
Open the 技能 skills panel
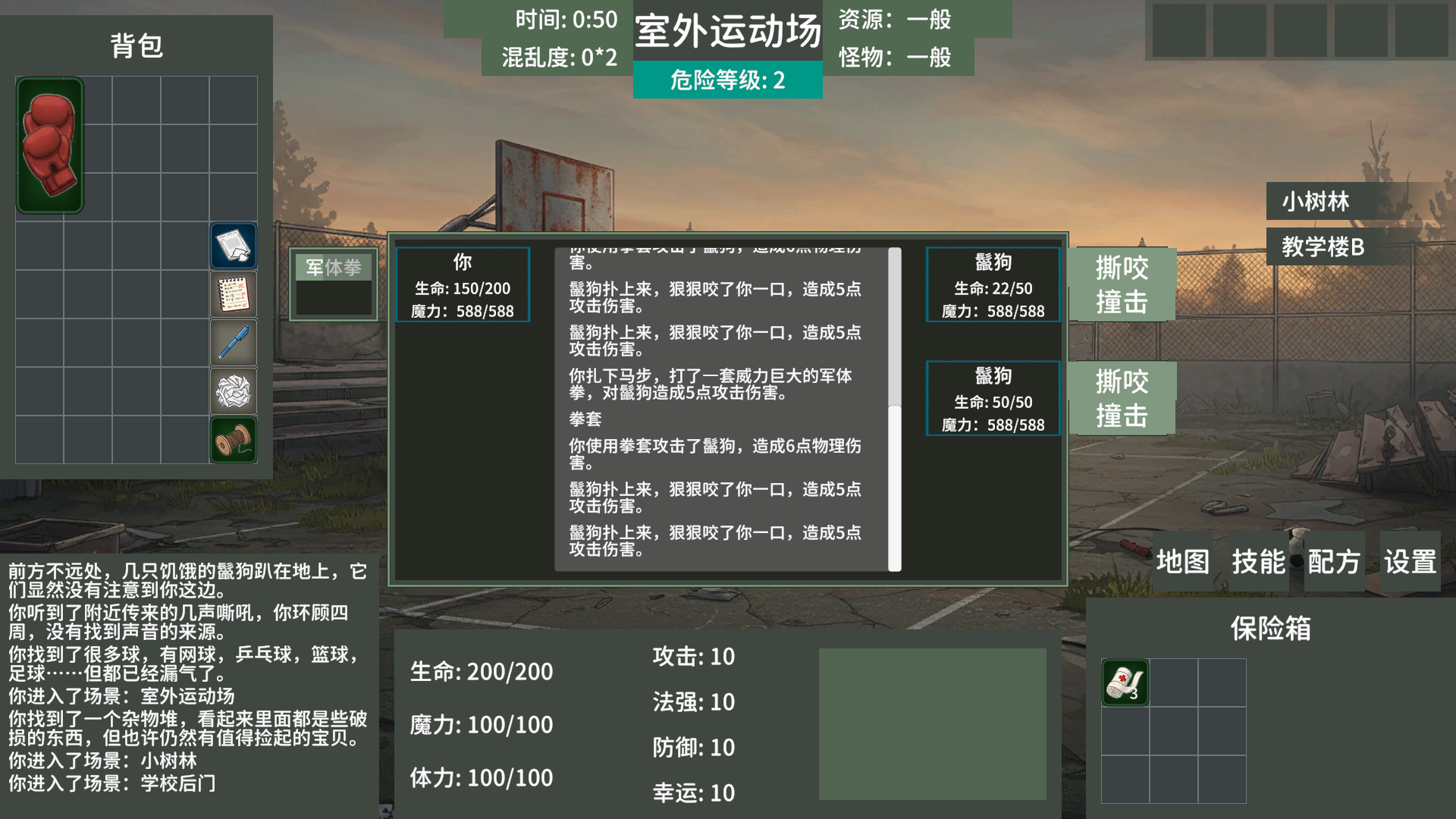click(x=1260, y=561)
